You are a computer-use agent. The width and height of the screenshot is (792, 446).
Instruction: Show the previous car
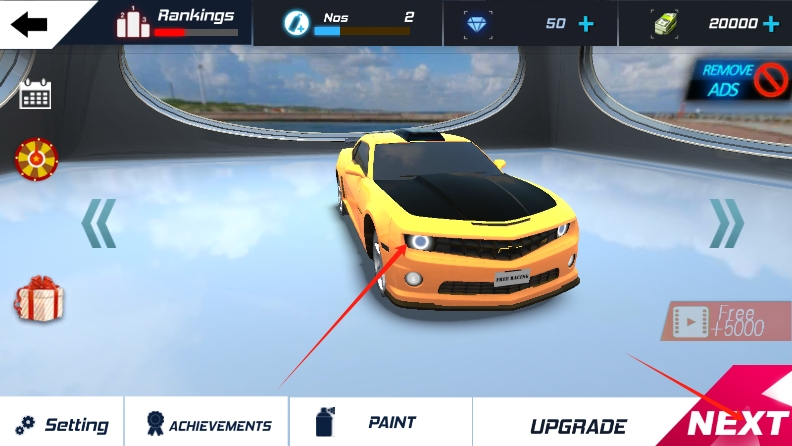coord(99,222)
